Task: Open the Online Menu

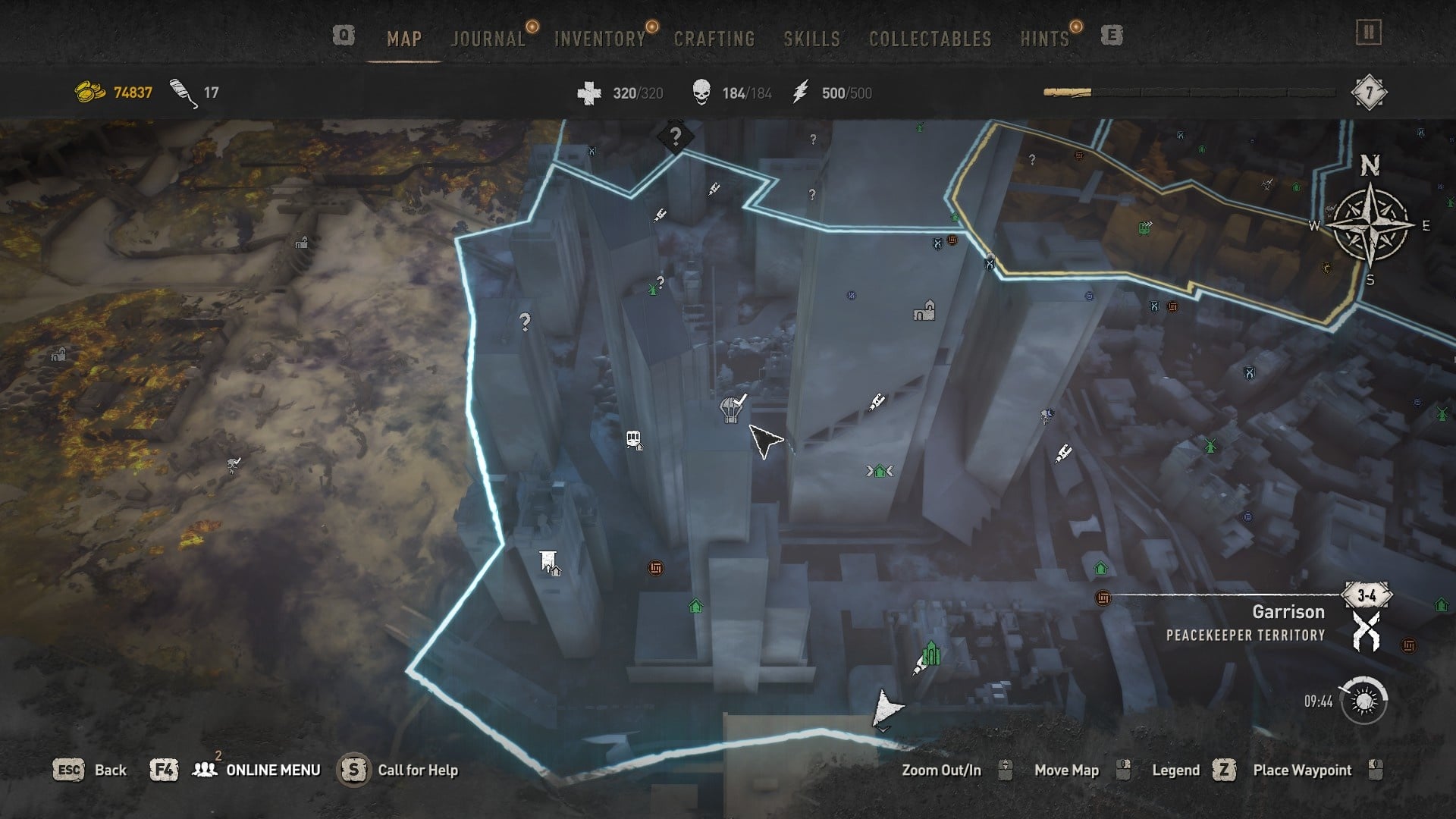Action: coord(273,770)
